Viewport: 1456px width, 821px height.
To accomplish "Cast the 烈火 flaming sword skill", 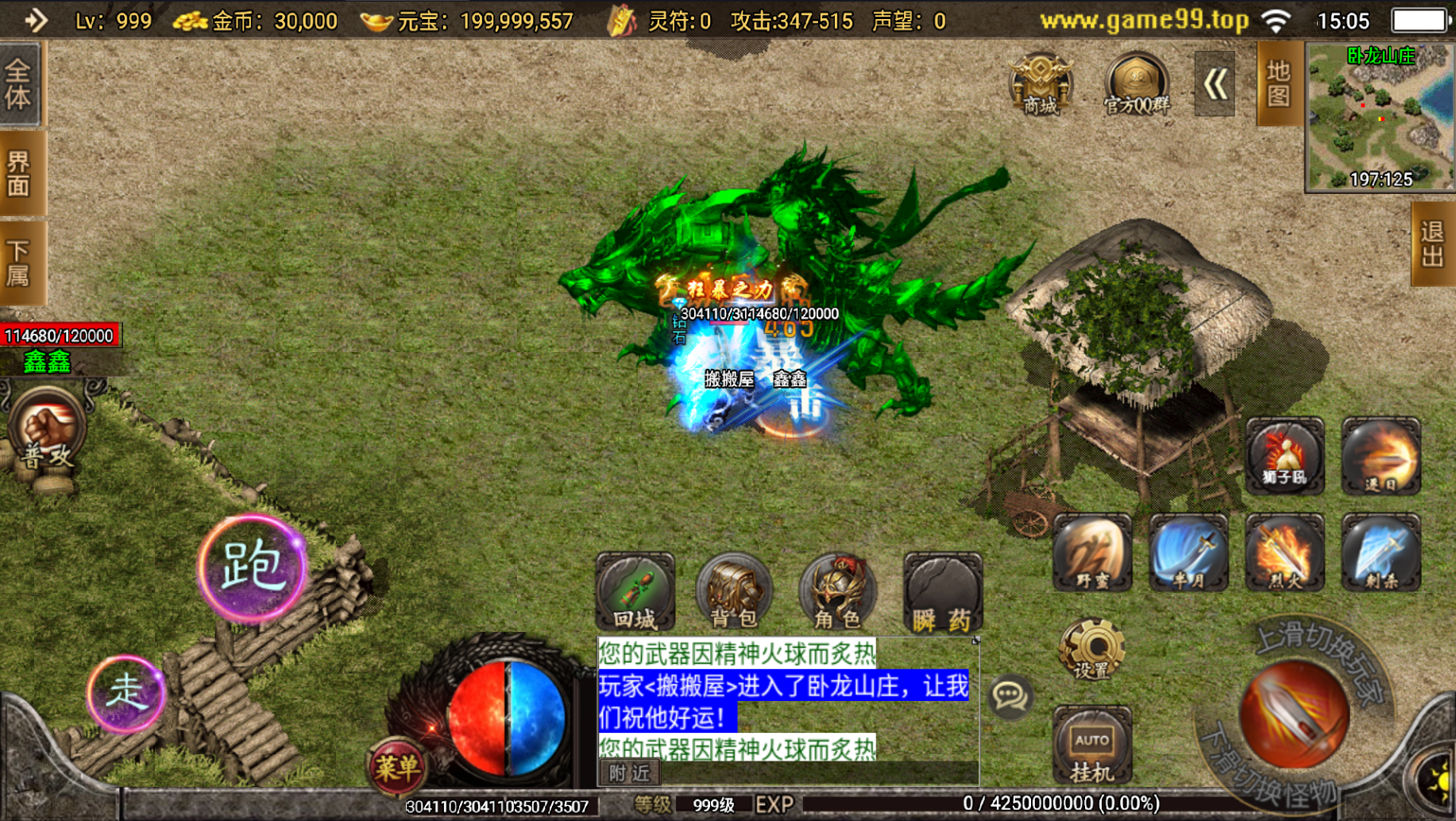I will point(1284,553).
